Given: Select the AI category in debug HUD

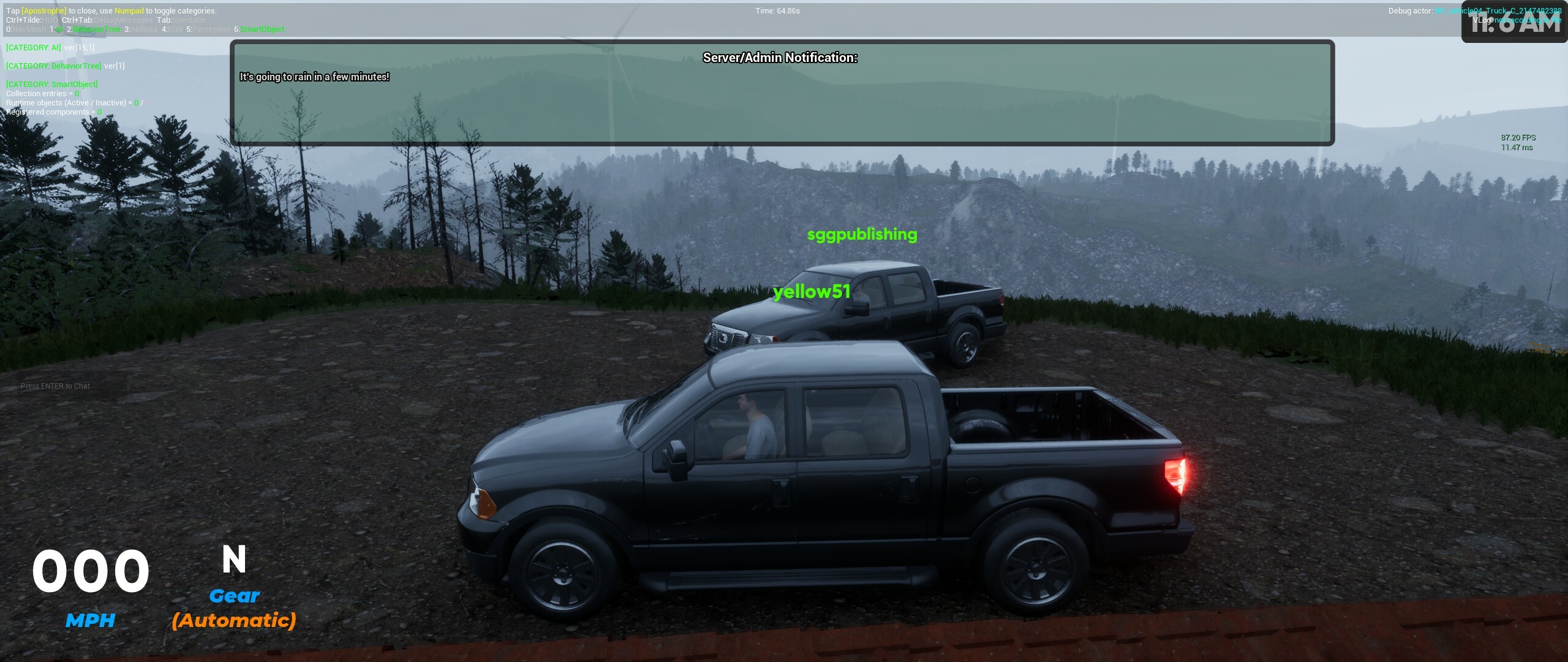Looking at the screenshot, I should coord(57,29).
